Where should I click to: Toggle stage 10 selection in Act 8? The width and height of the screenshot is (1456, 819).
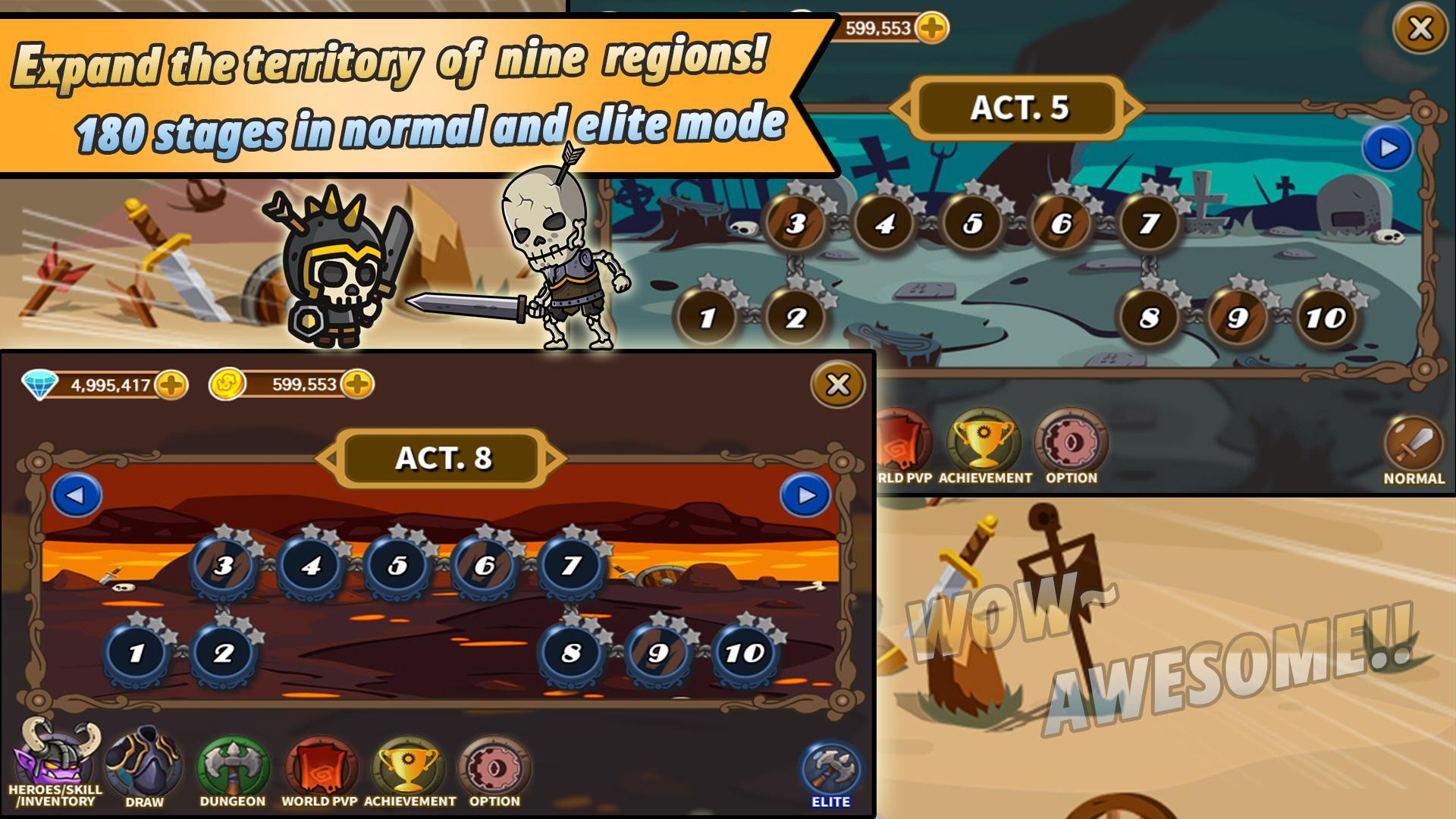point(745,650)
